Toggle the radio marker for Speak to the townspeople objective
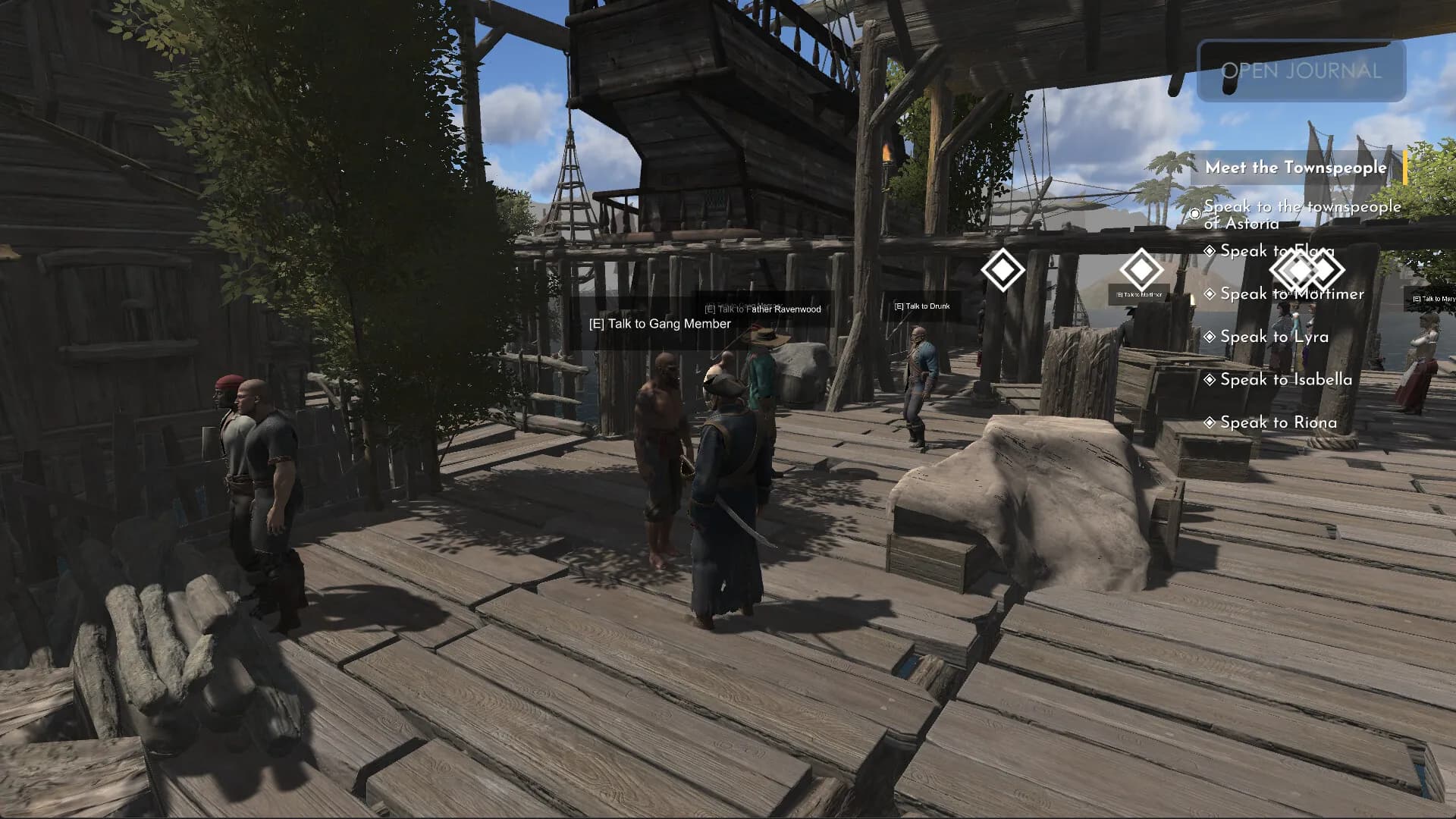Viewport: 1456px width, 819px height. (x=1196, y=215)
